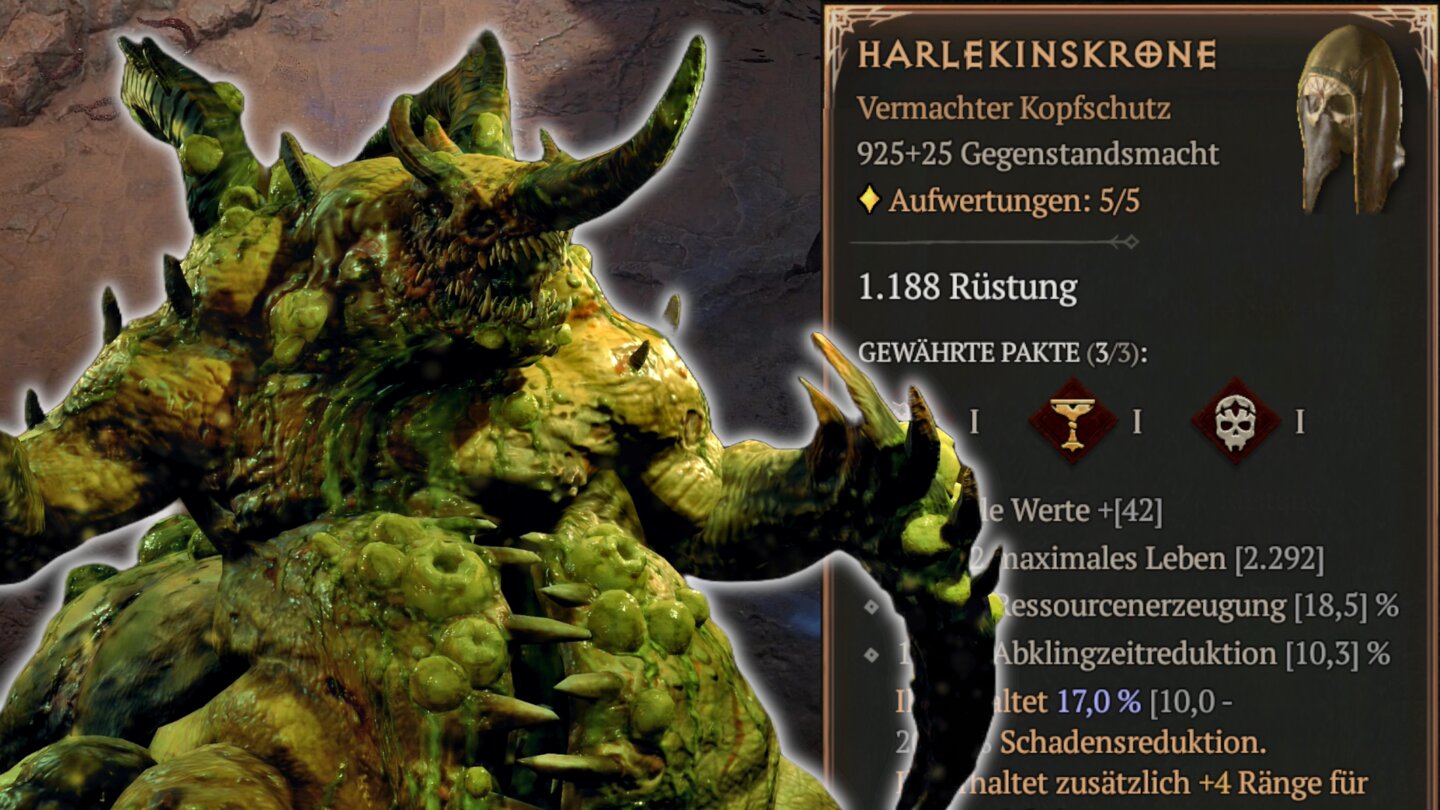The width and height of the screenshot is (1440, 810).
Task: Collapse the 1.188 Rüstung stat block
Action: click(x=966, y=286)
